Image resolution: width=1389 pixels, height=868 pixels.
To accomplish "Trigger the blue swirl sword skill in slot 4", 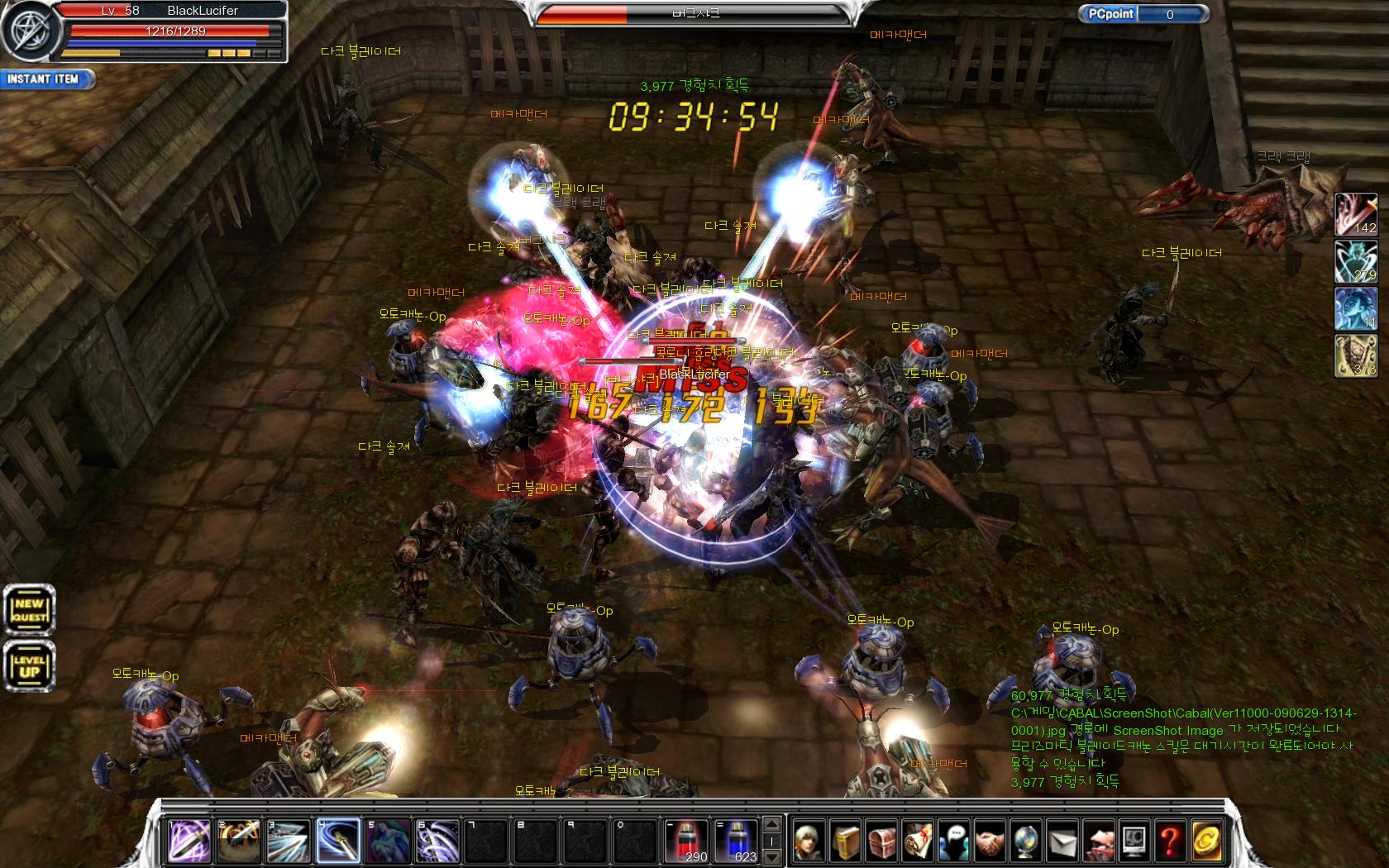I will [x=337, y=841].
